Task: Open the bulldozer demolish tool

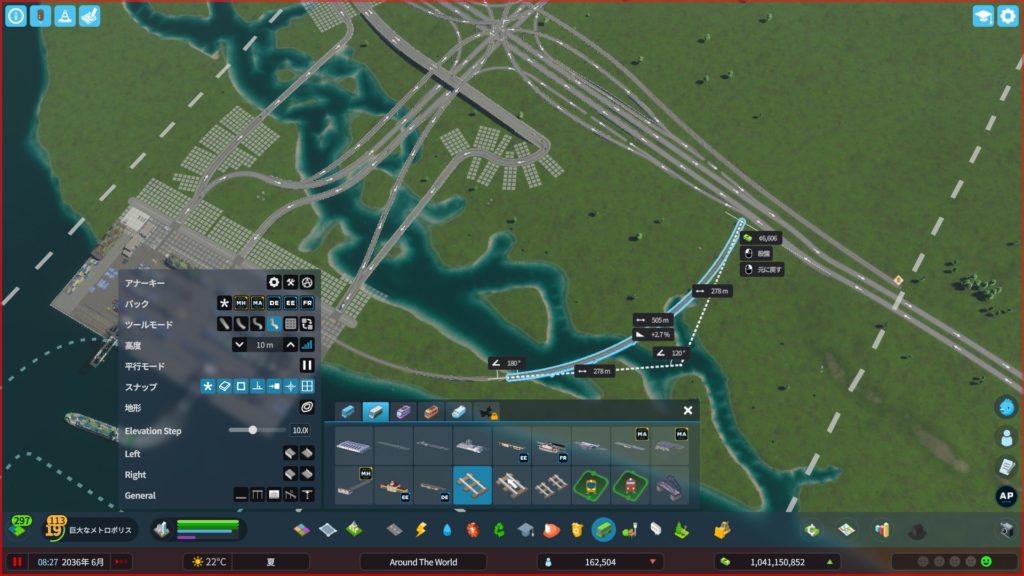Action: point(720,529)
